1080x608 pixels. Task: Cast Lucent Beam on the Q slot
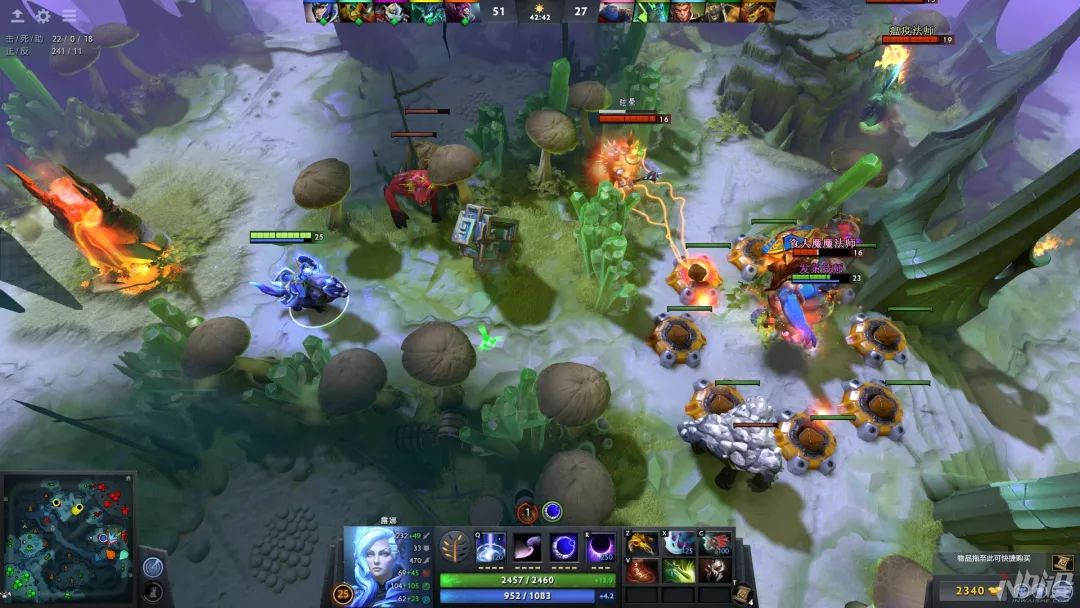tap(491, 548)
